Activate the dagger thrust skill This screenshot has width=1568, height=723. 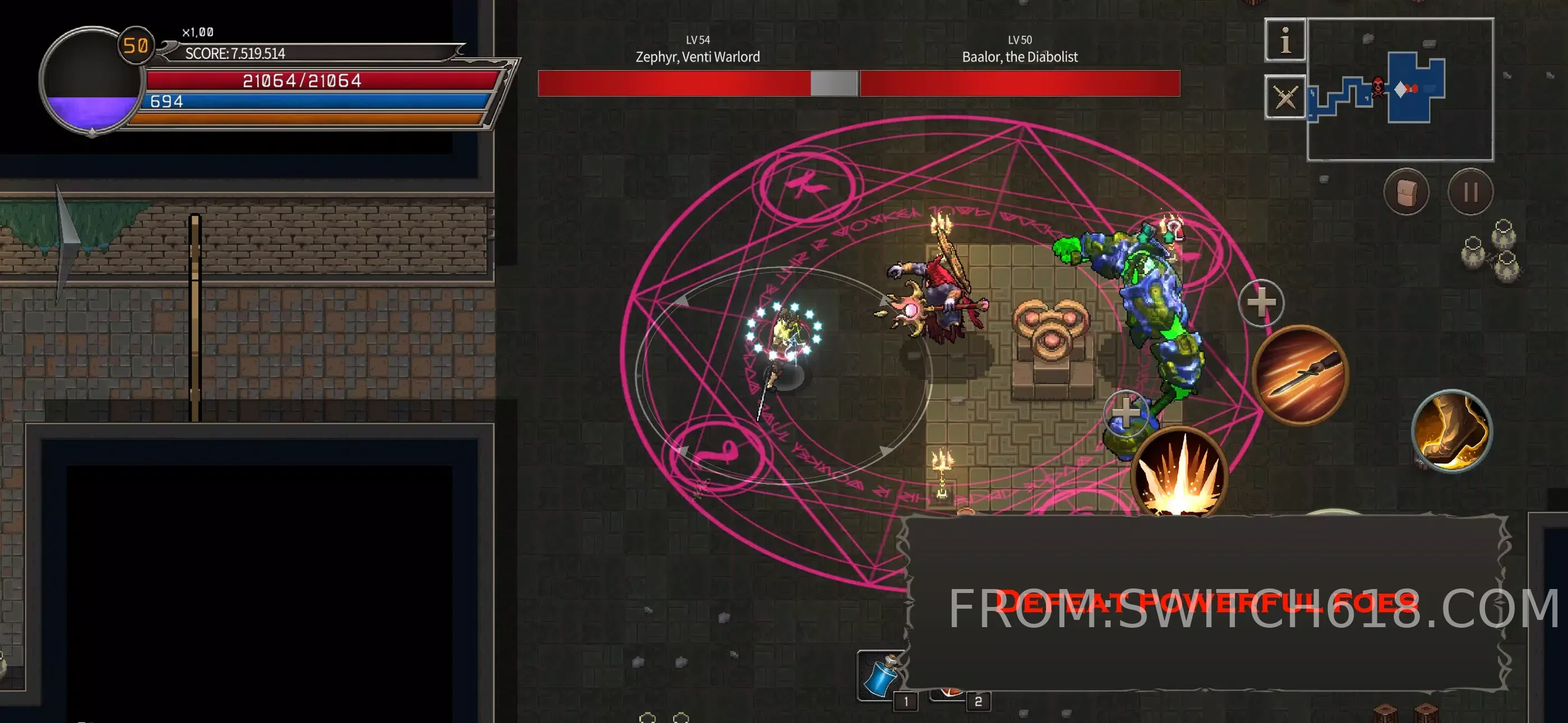click(x=1301, y=374)
